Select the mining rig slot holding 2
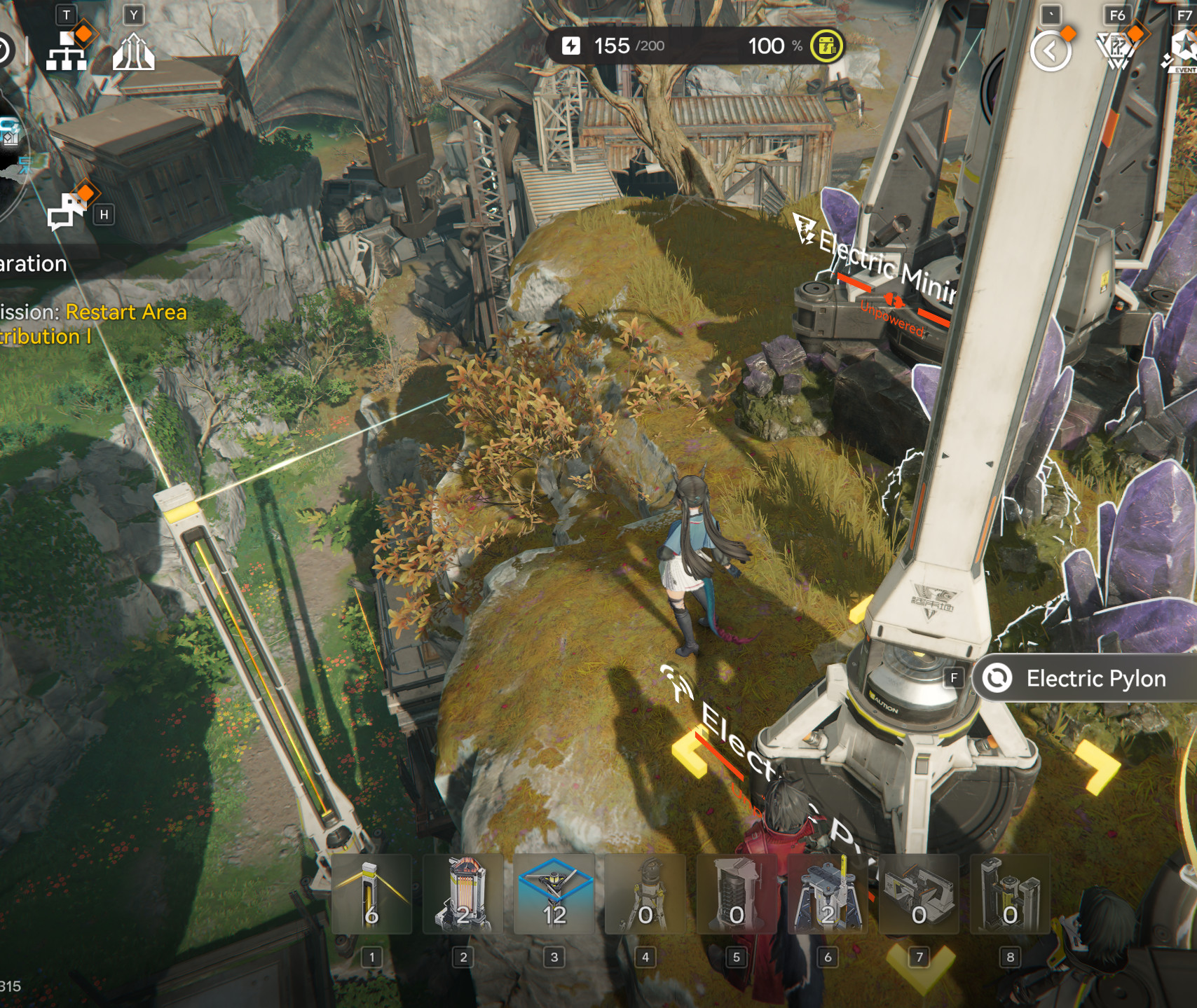Viewport: 1197px width, 1008px height. coord(827,895)
